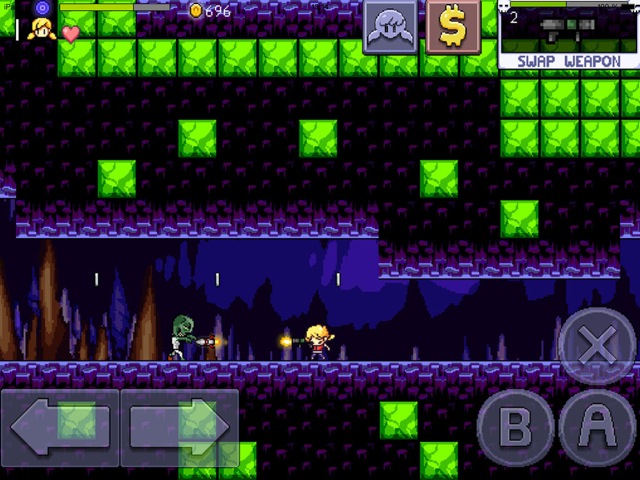Screen dimensions: 640x480
Task: Swap weapon using the weapon panel
Action: coord(568,36)
